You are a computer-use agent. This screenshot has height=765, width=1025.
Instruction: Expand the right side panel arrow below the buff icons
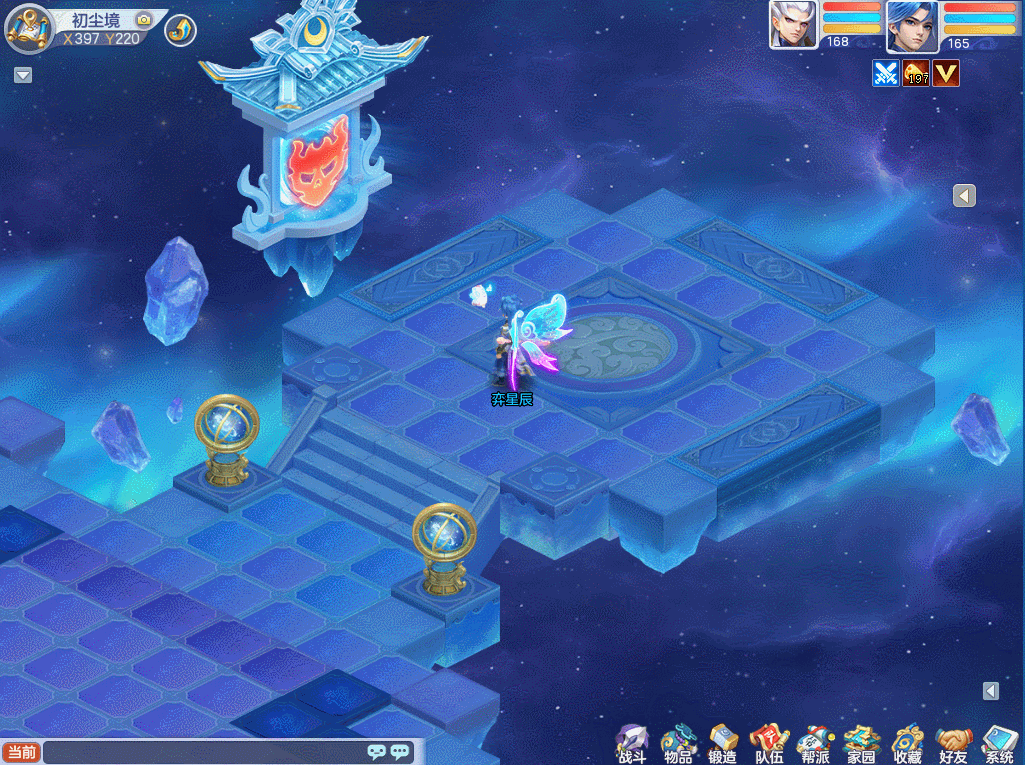964,196
